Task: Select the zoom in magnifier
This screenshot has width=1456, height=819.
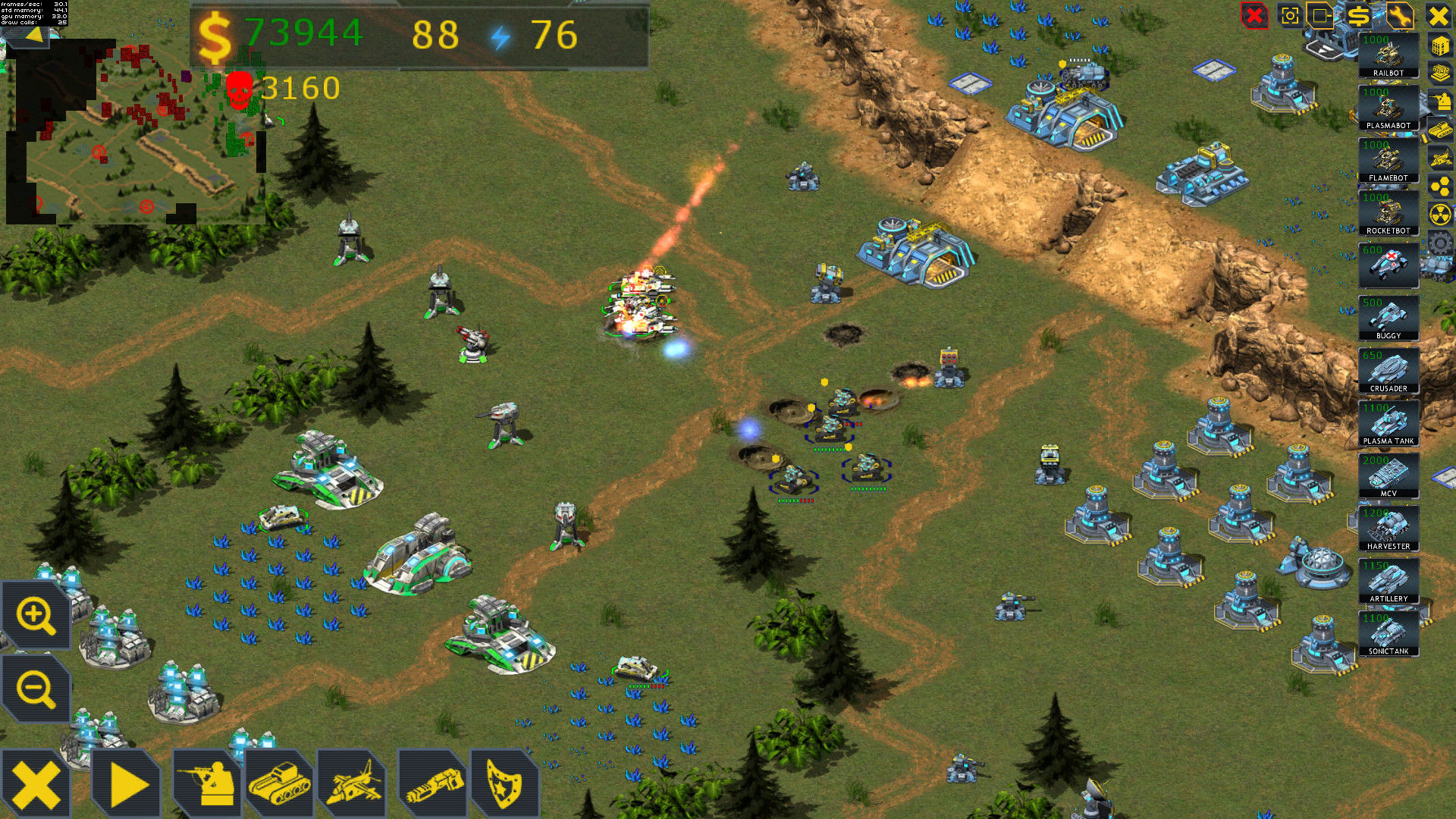Action: 36,614
